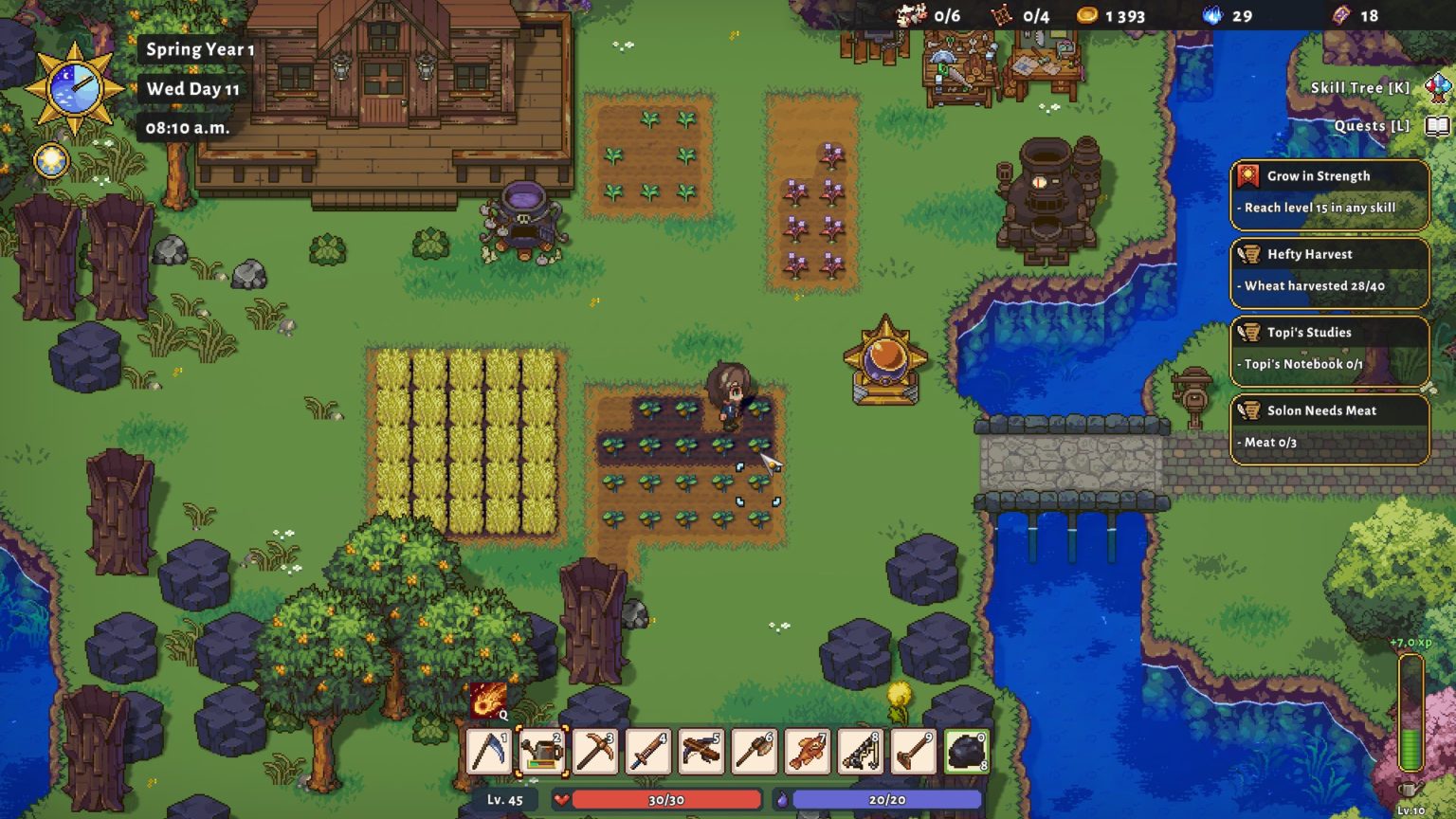Select the scythe in the hotbar
This screenshot has height=819, width=1456.
click(x=490, y=752)
